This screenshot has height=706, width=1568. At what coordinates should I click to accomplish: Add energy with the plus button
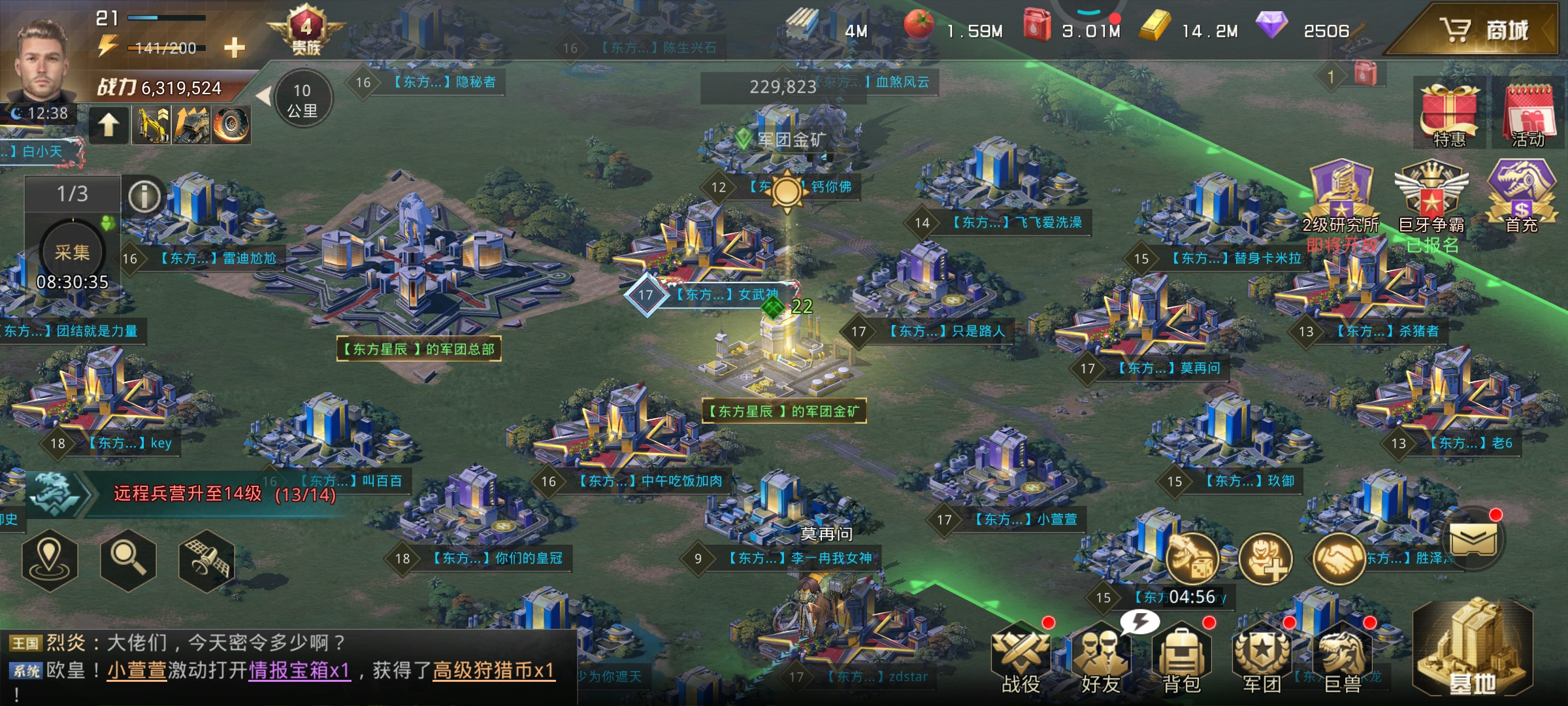[x=234, y=47]
